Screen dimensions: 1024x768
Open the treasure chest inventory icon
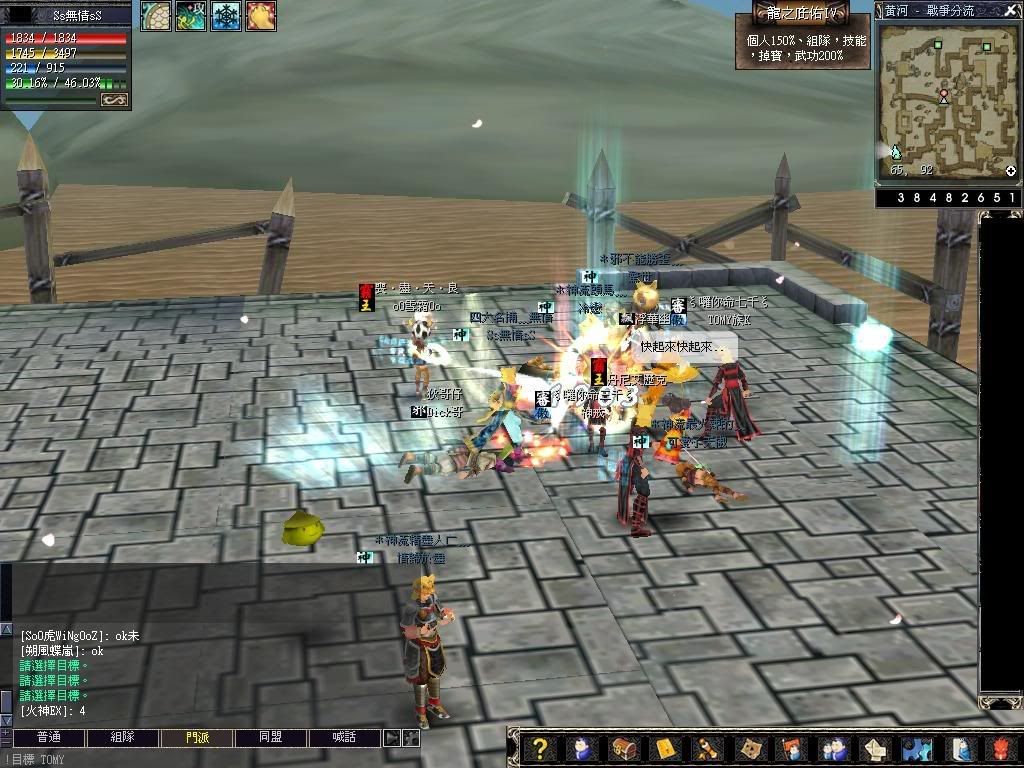623,749
